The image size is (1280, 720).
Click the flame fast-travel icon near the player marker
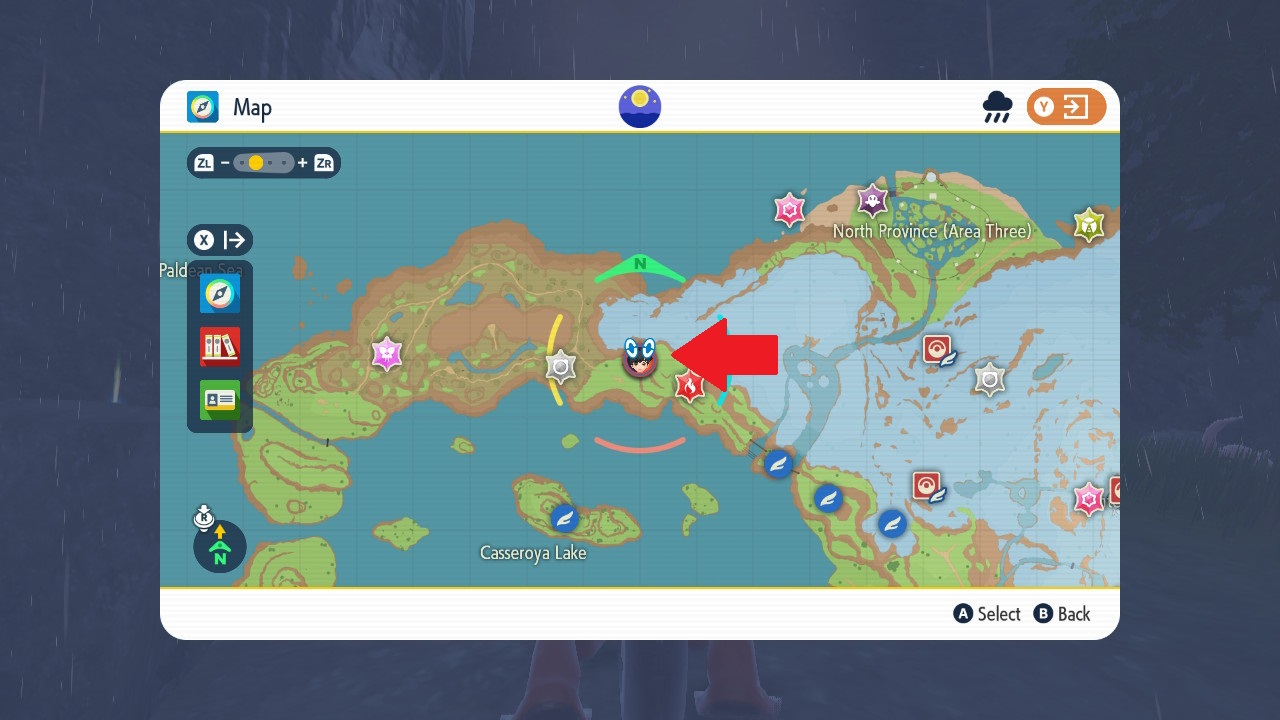tap(688, 386)
